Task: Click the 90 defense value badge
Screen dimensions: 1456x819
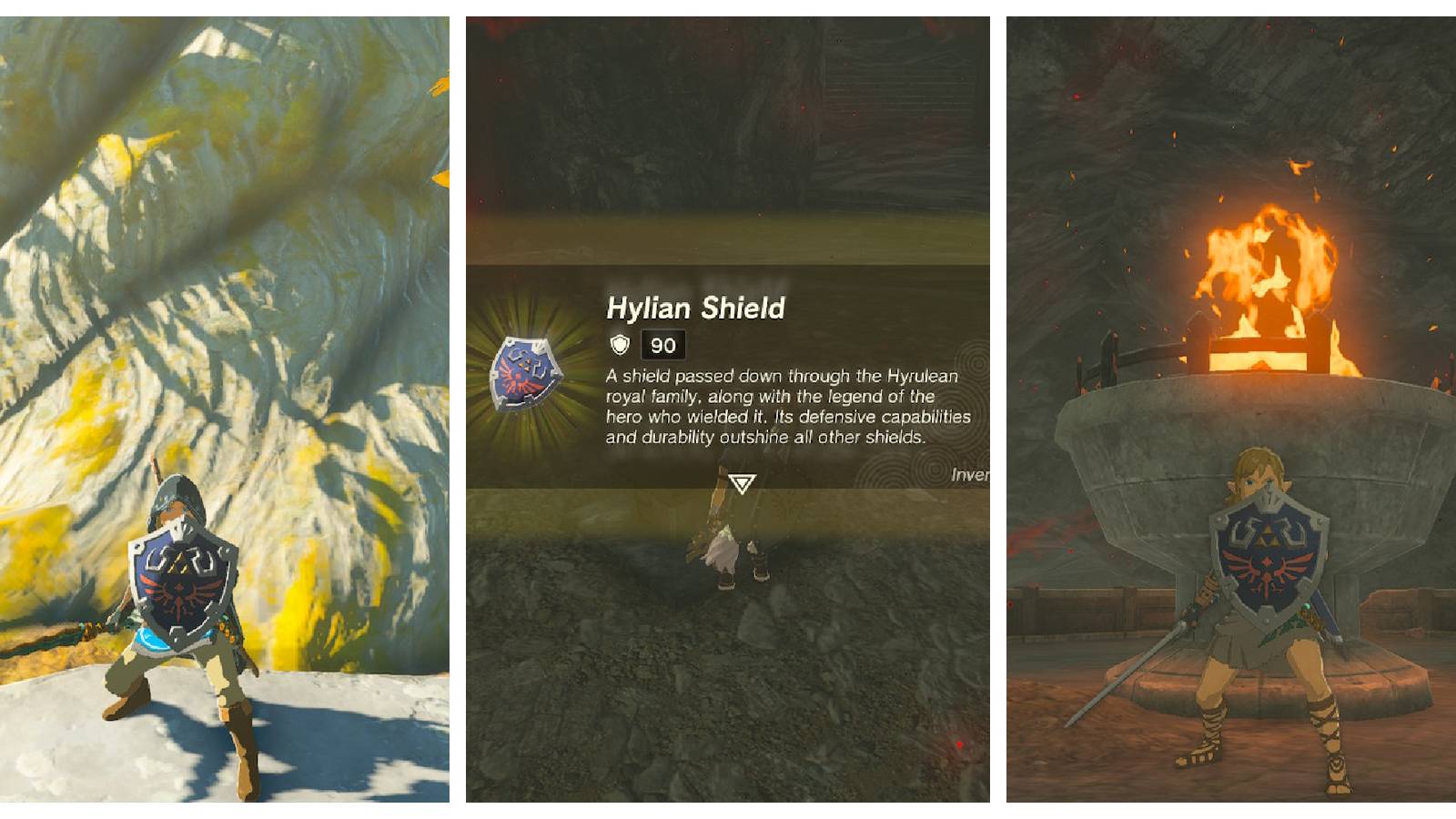Action: (x=662, y=343)
